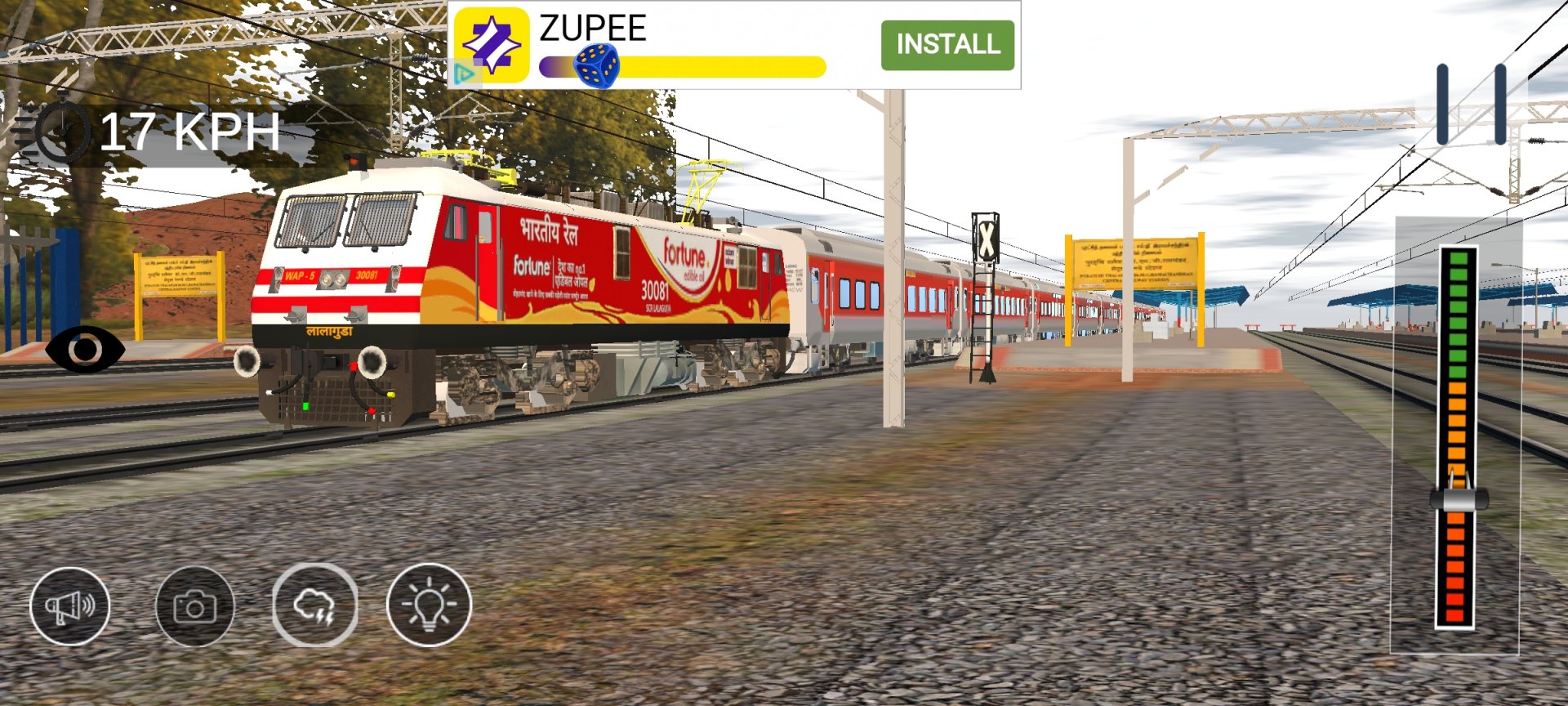The height and width of the screenshot is (706, 1568).
Task: Install the Zupee app from the ad
Action: click(947, 45)
